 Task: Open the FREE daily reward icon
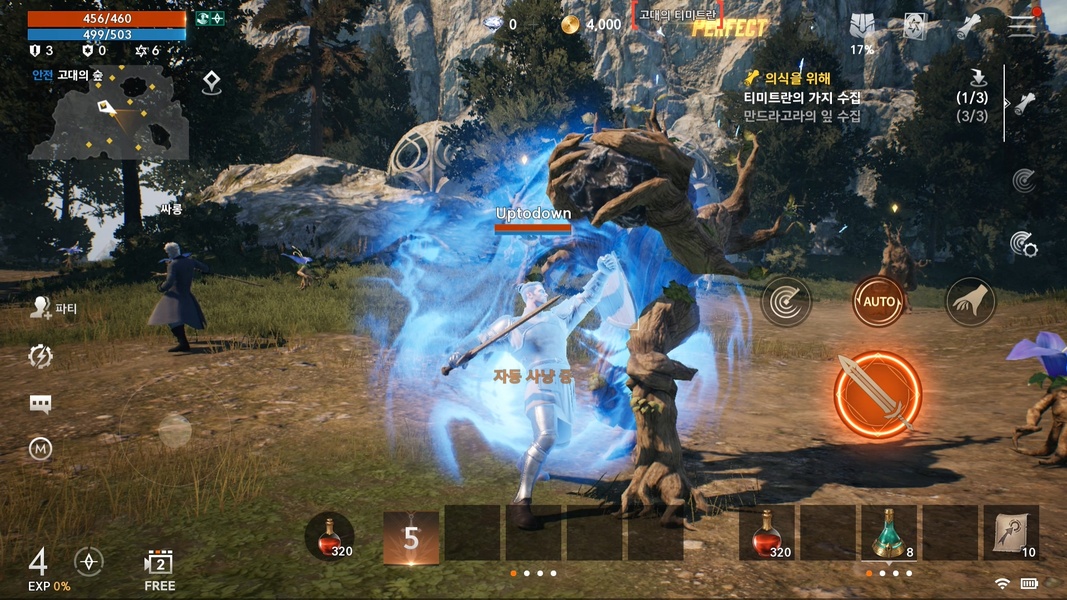[x=159, y=568]
